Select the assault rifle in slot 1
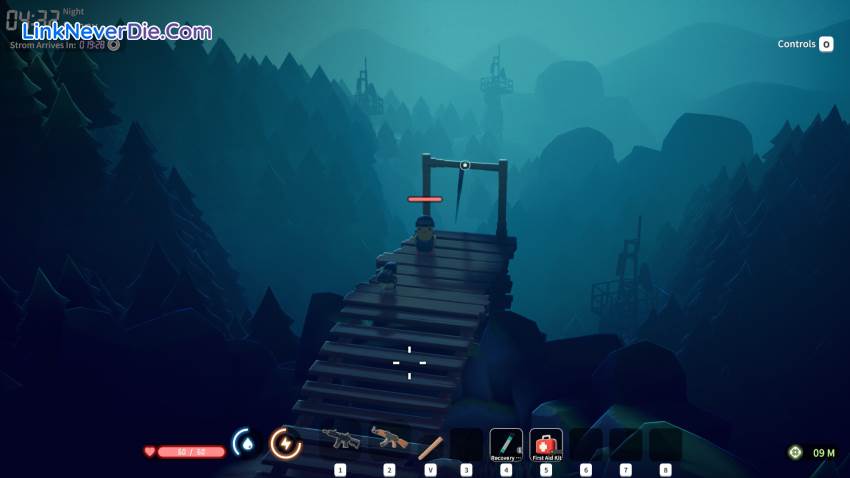The height and width of the screenshot is (478, 850). [340, 441]
